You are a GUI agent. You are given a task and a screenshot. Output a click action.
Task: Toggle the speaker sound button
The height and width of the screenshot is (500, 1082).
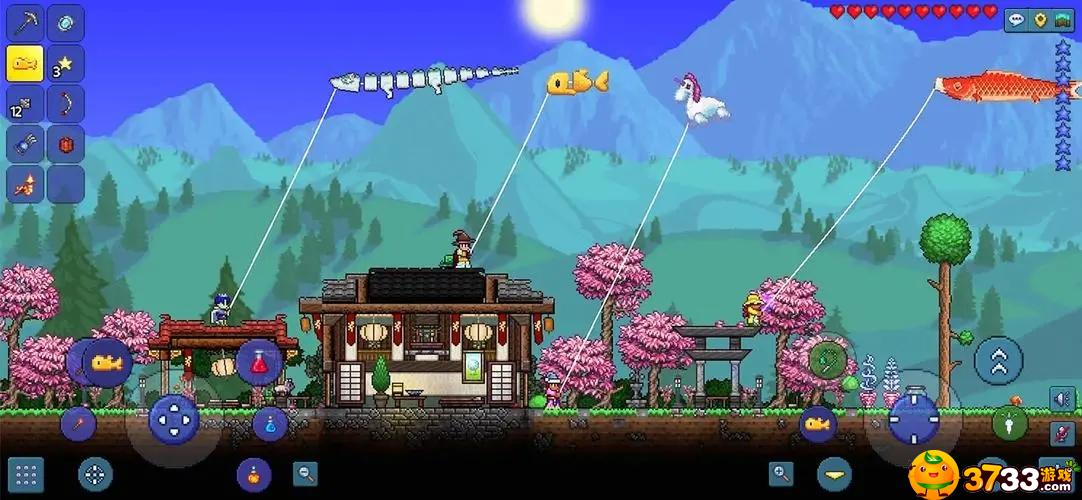[x=1062, y=399]
